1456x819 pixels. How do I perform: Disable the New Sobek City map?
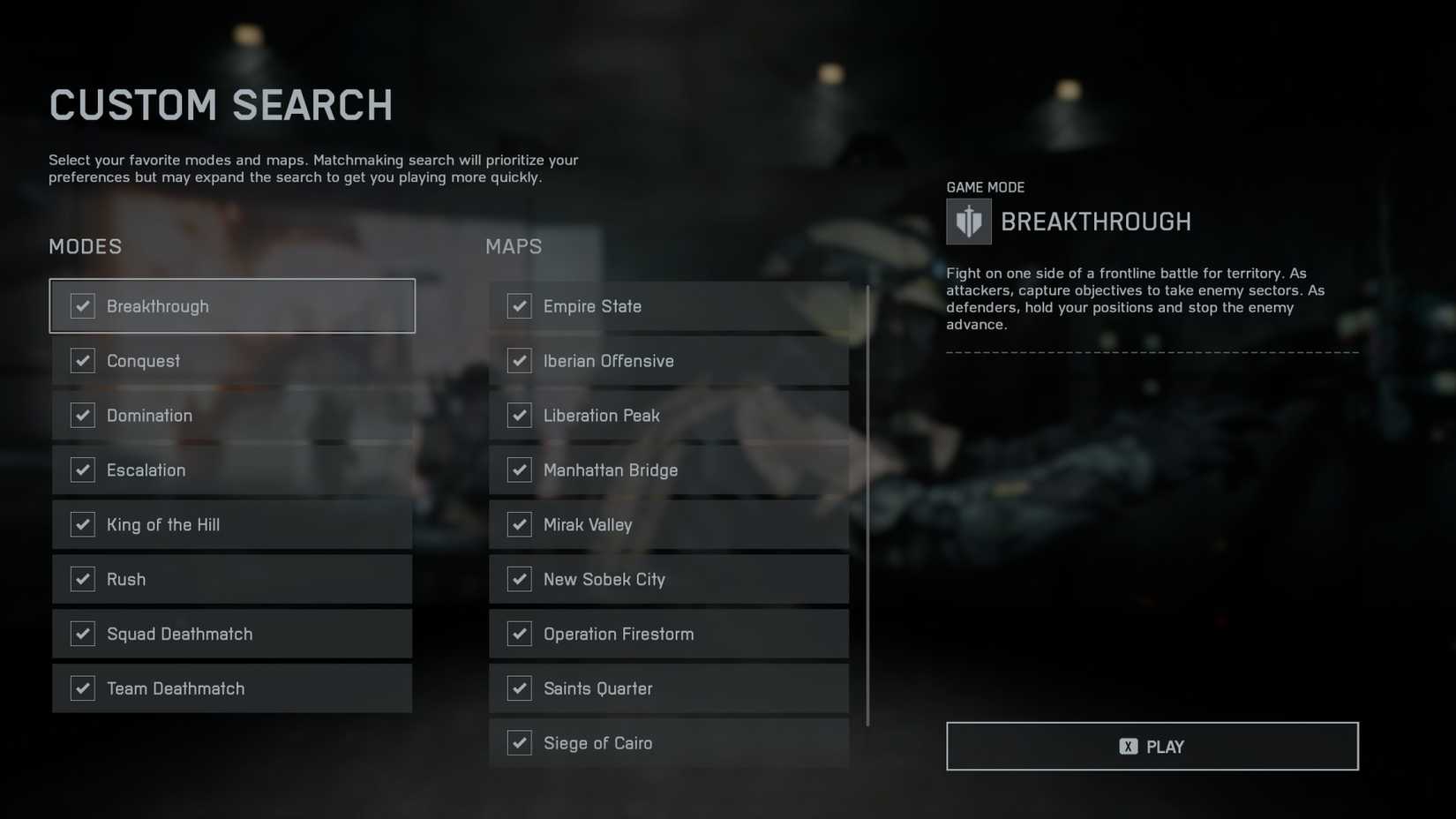pos(519,579)
